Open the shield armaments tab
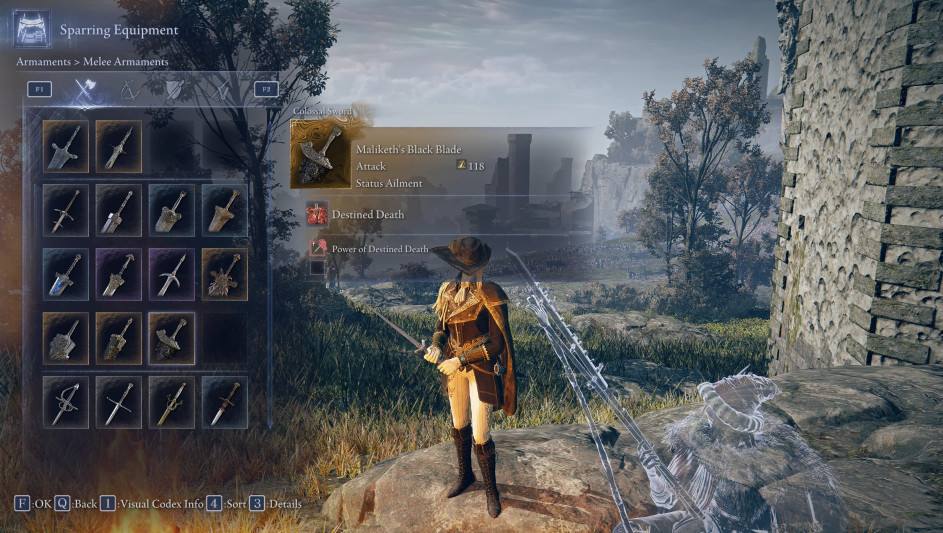Screen dimensions: 943x533 coord(174,91)
